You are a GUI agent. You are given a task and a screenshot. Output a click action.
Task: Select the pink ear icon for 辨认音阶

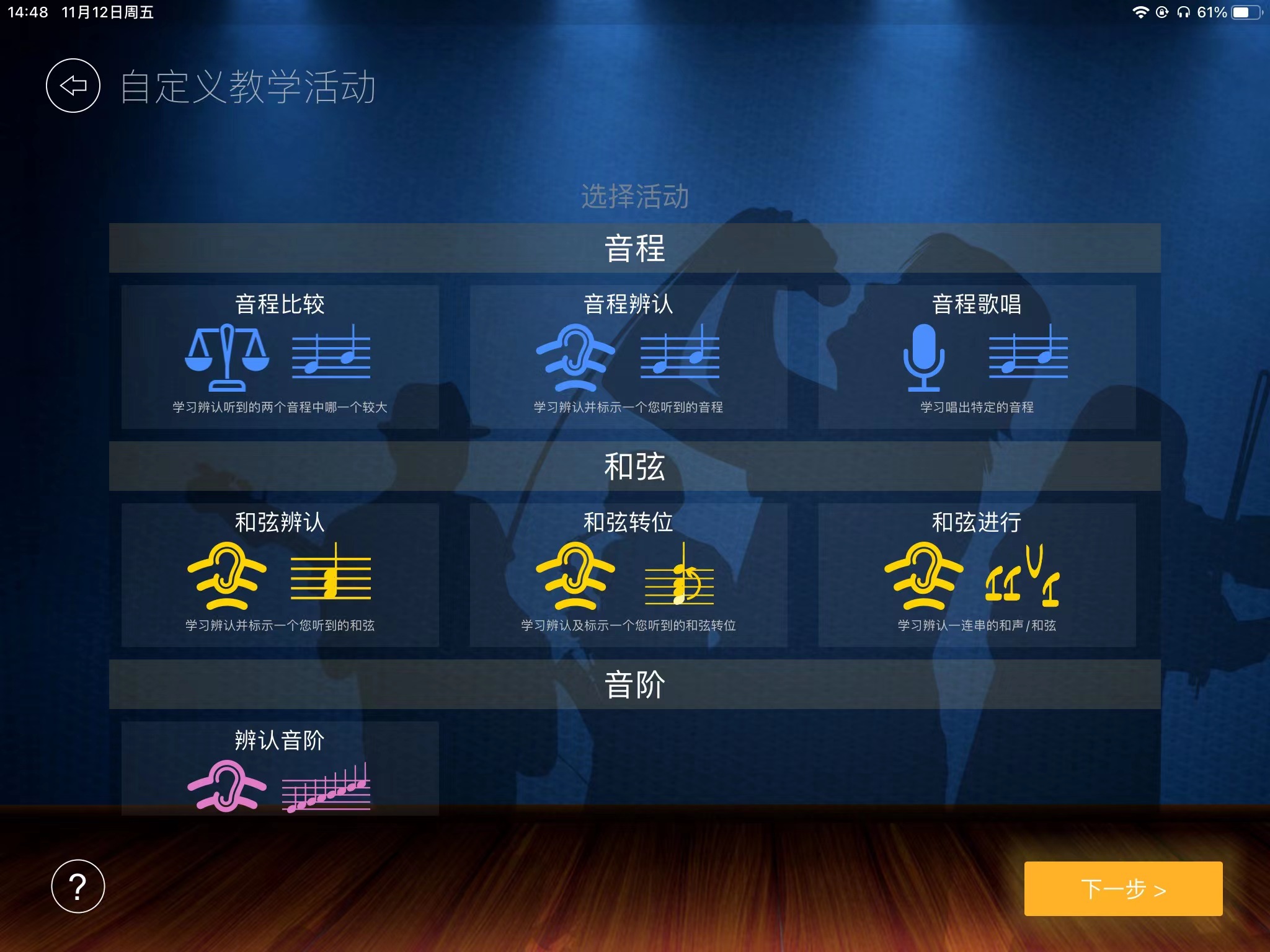click(x=226, y=784)
